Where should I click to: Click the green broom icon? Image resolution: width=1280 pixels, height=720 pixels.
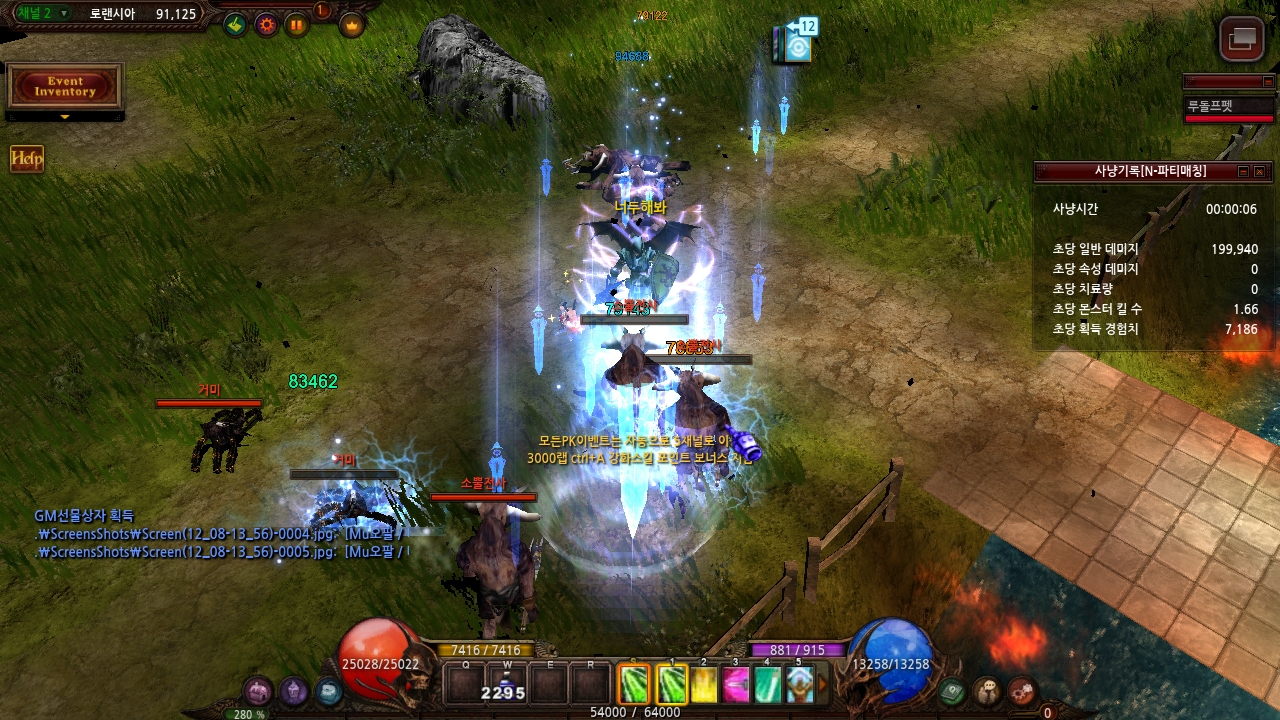(235, 25)
